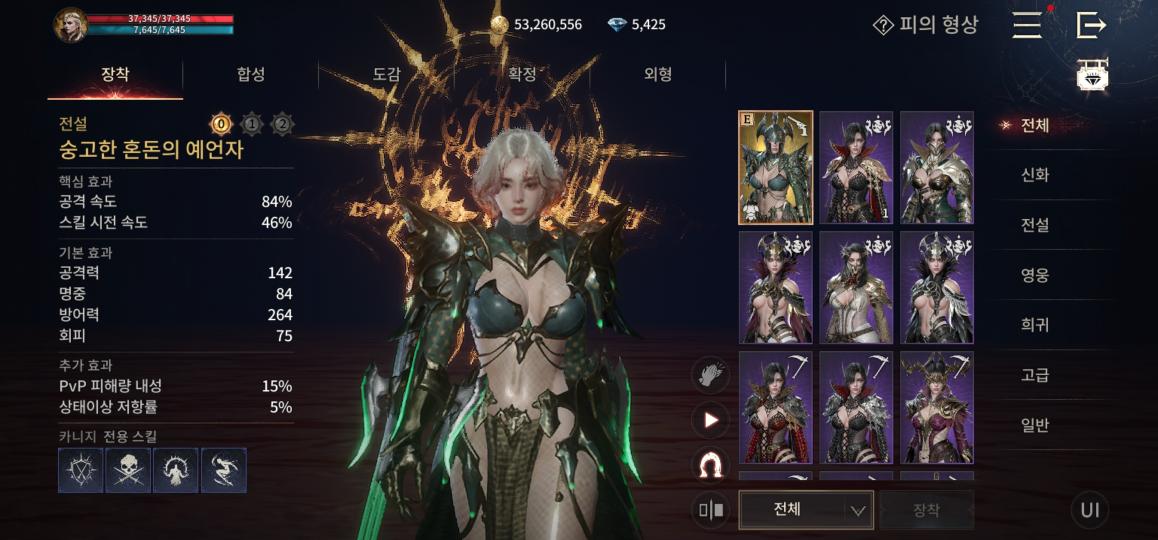Image resolution: width=1158 pixels, height=540 pixels.
Task: Open the 전체 dropdown filter
Action: click(805, 509)
